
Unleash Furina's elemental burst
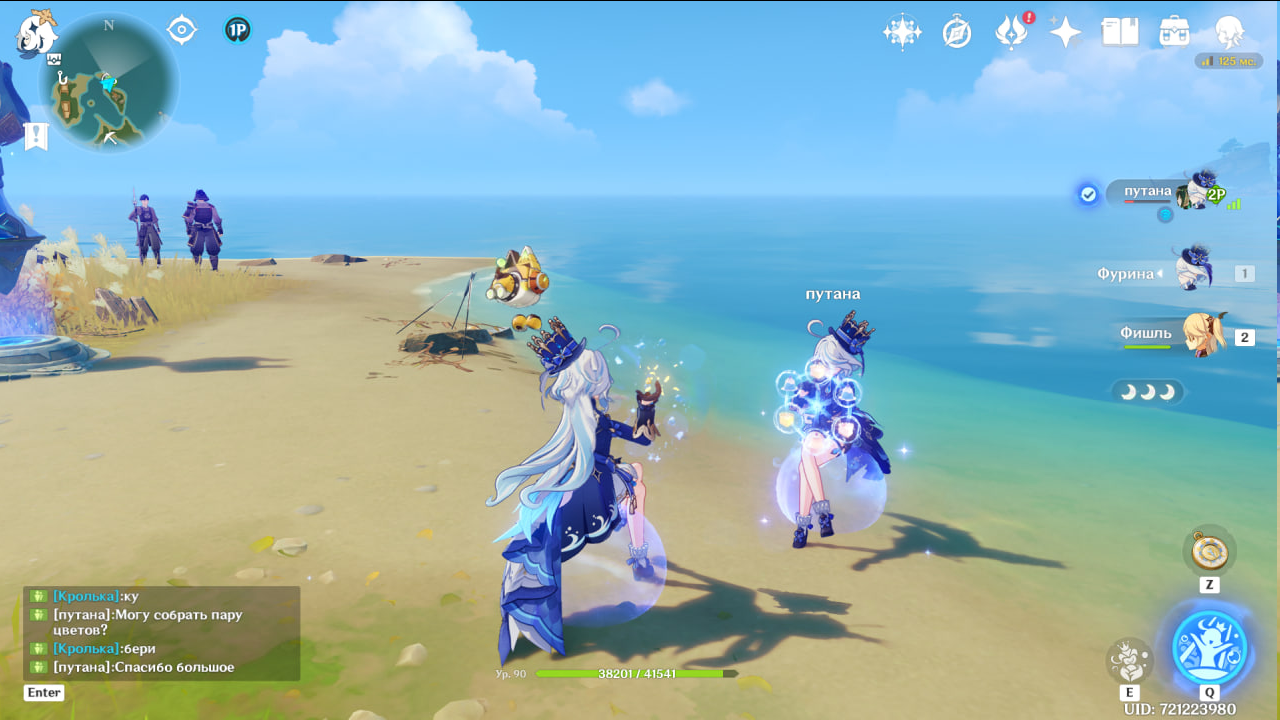coord(1209,646)
